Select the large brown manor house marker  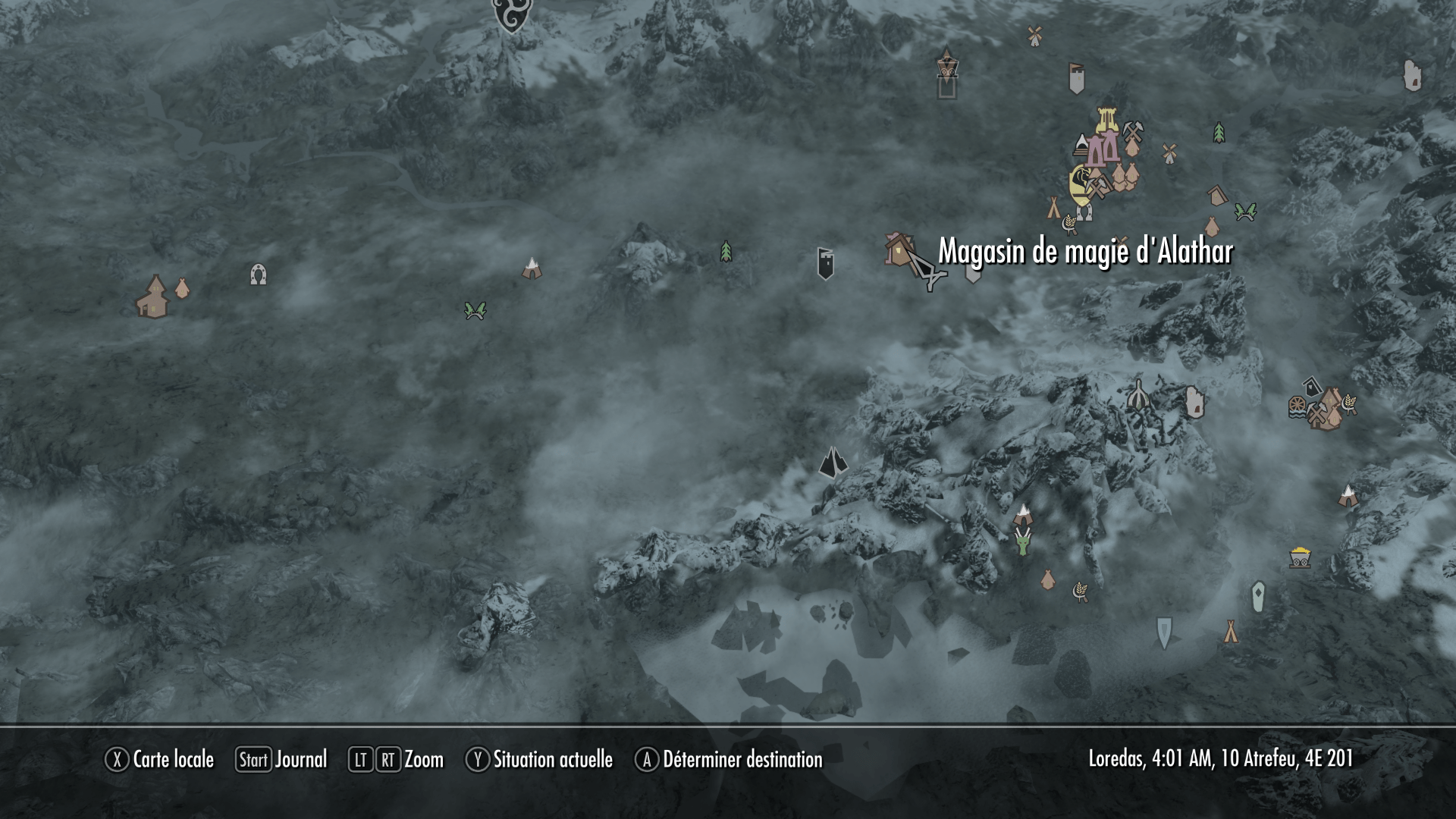(x=154, y=297)
